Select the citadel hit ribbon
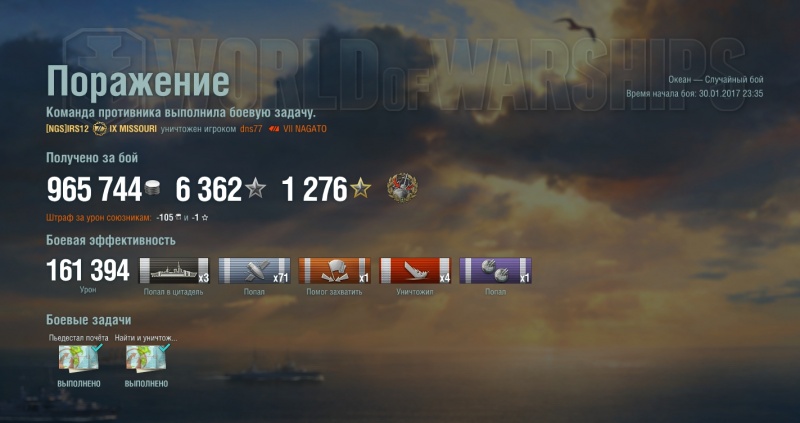Screen dimensions: 800x423 point(174,270)
